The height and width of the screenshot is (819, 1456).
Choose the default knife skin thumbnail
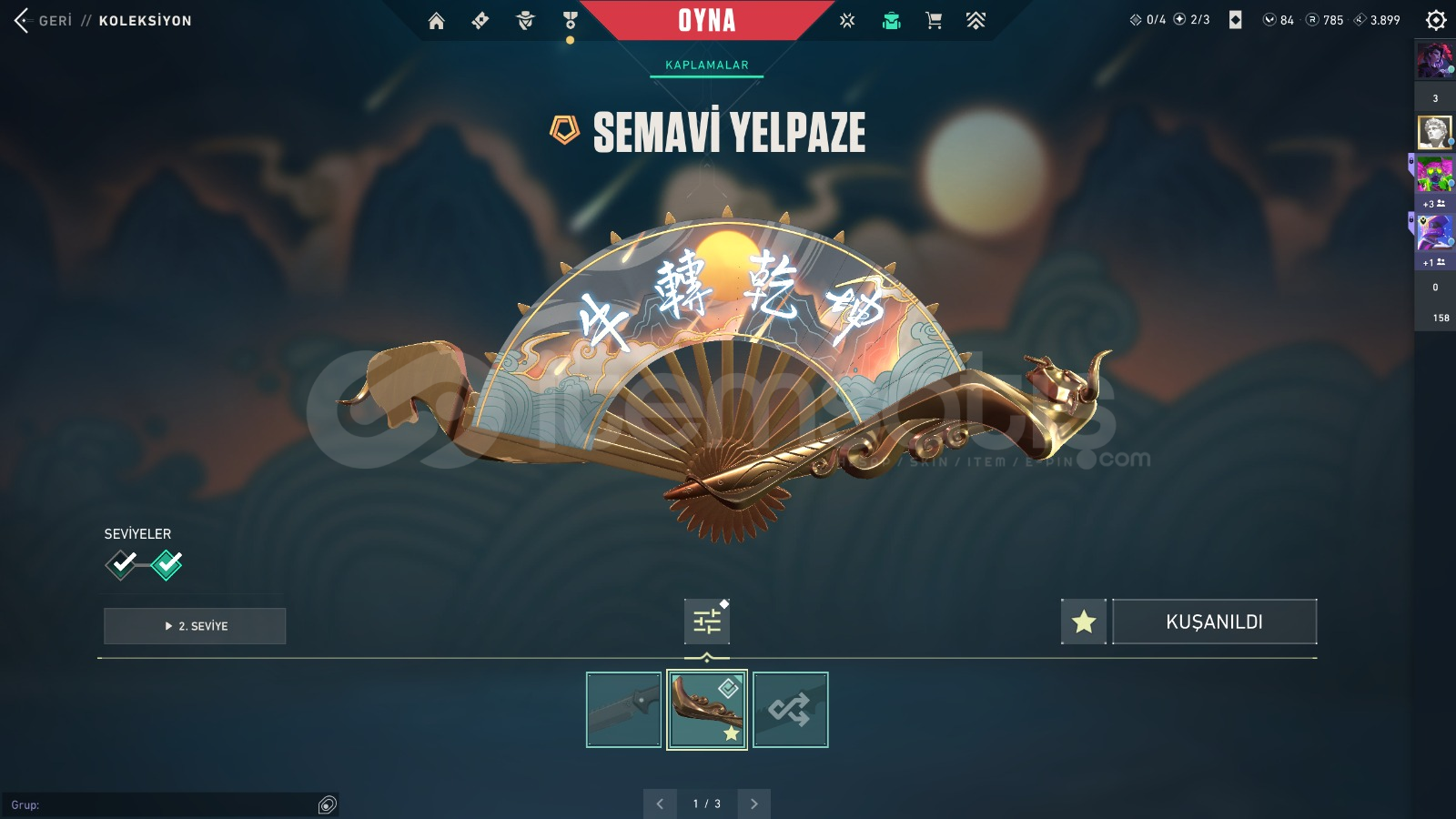coord(623,710)
